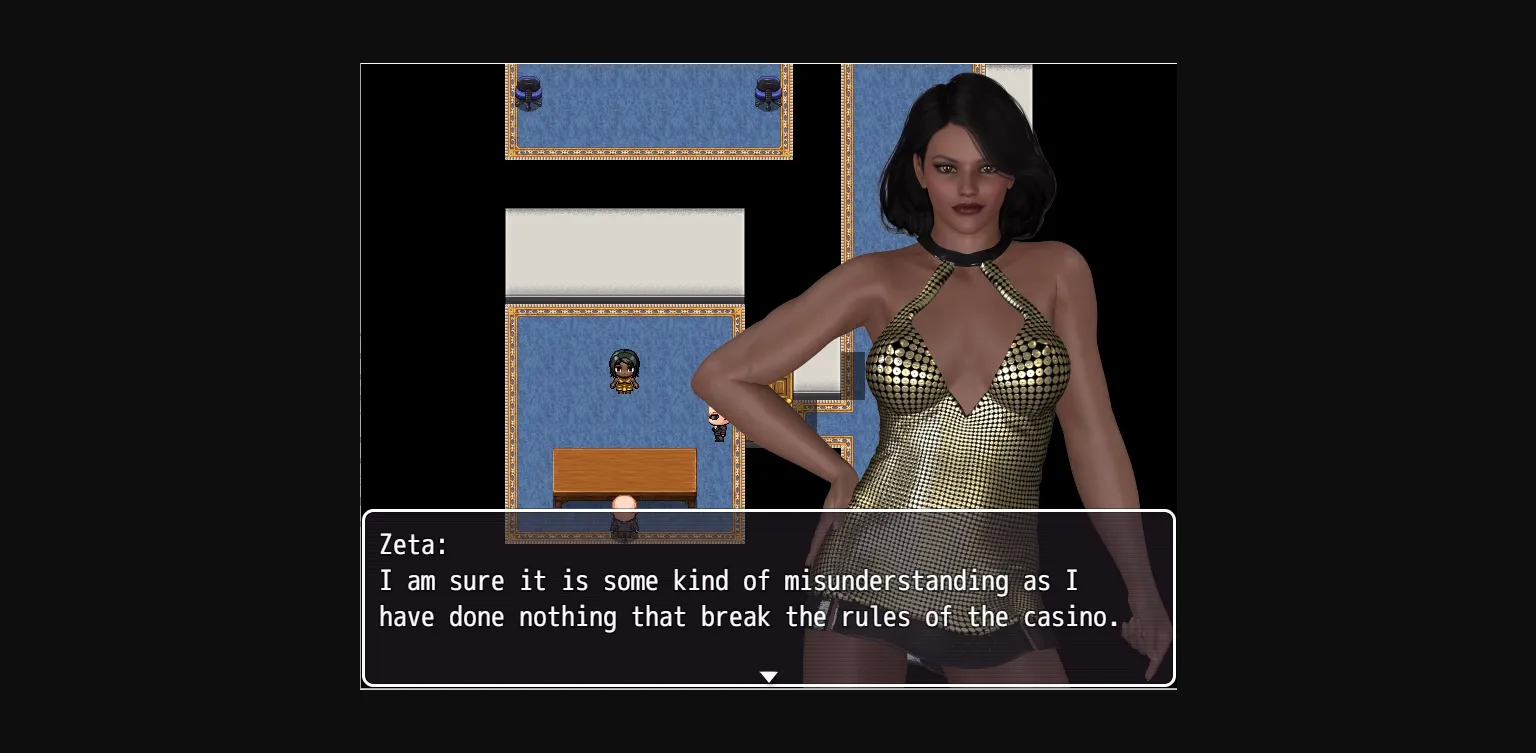1536x753 pixels.
Task: Toggle the dialogue box open by clicking it
Action: [768, 598]
